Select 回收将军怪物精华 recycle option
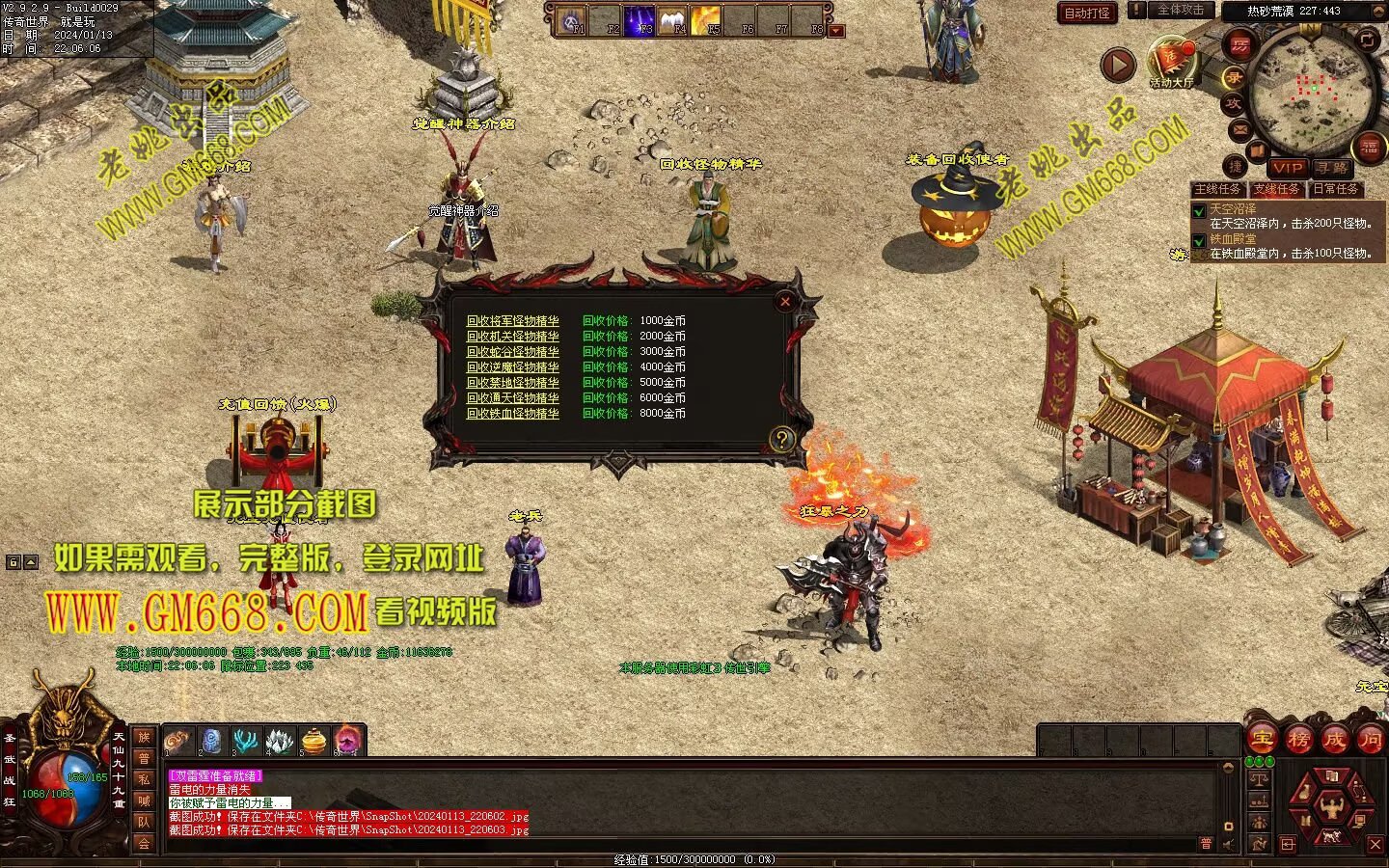 point(512,321)
